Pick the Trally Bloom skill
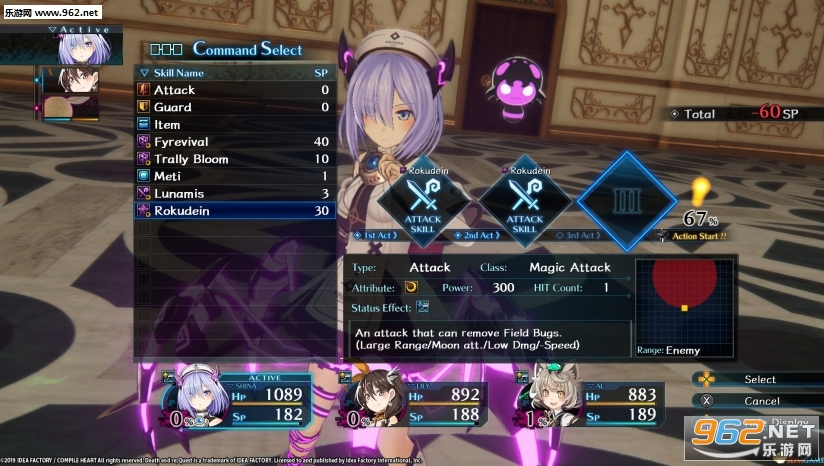The height and width of the screenshot is (466, 824). tap(235, 159)
